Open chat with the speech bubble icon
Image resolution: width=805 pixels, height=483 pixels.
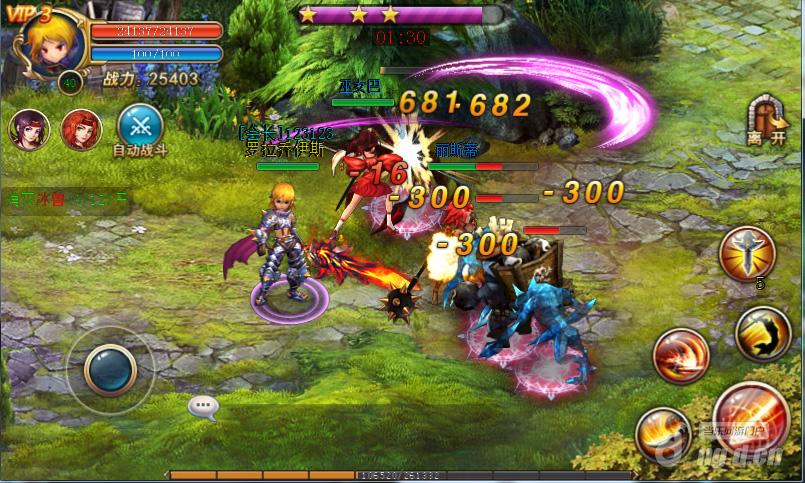tap(203, 406)
